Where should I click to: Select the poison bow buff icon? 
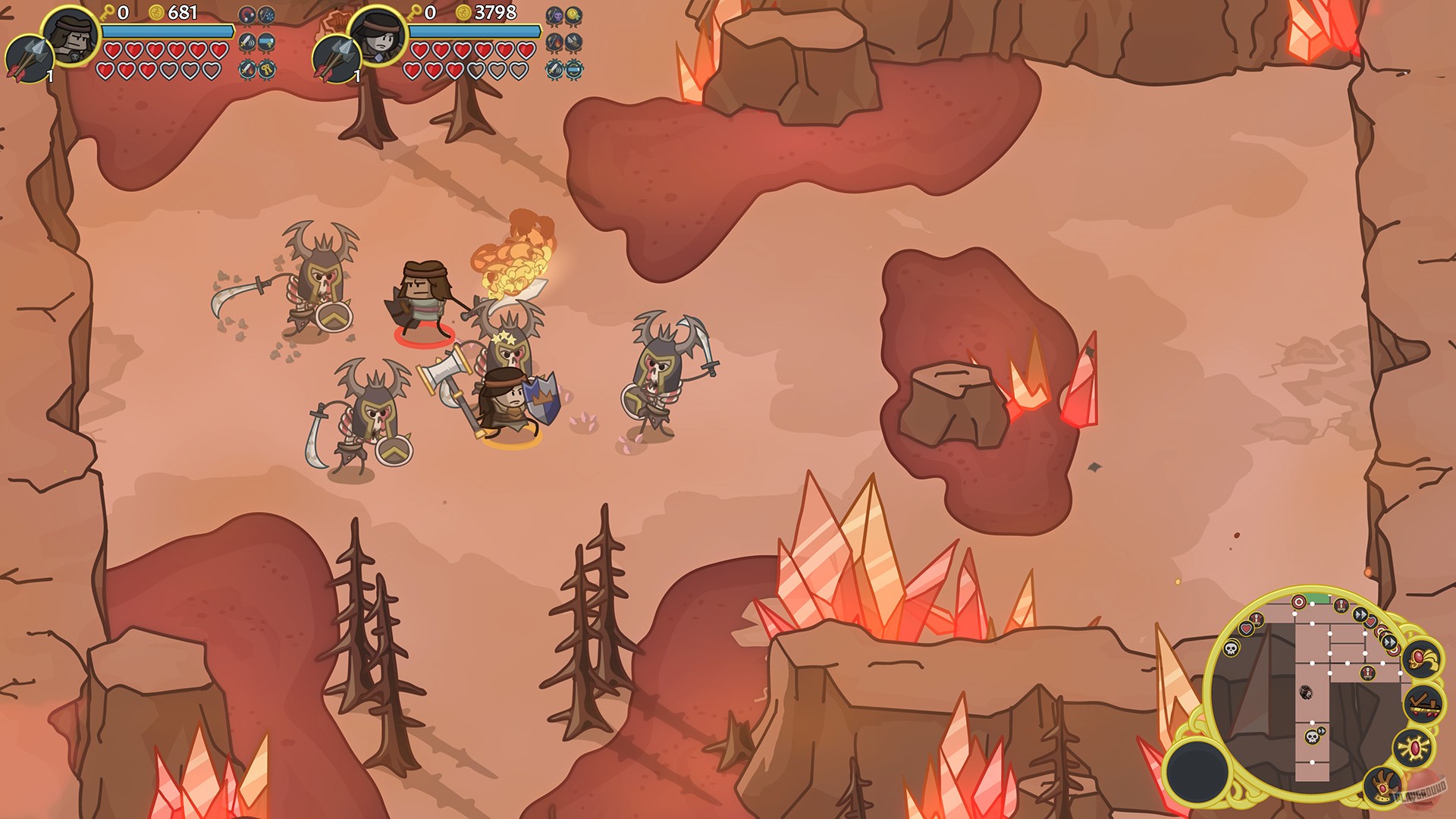pos(554,14)
